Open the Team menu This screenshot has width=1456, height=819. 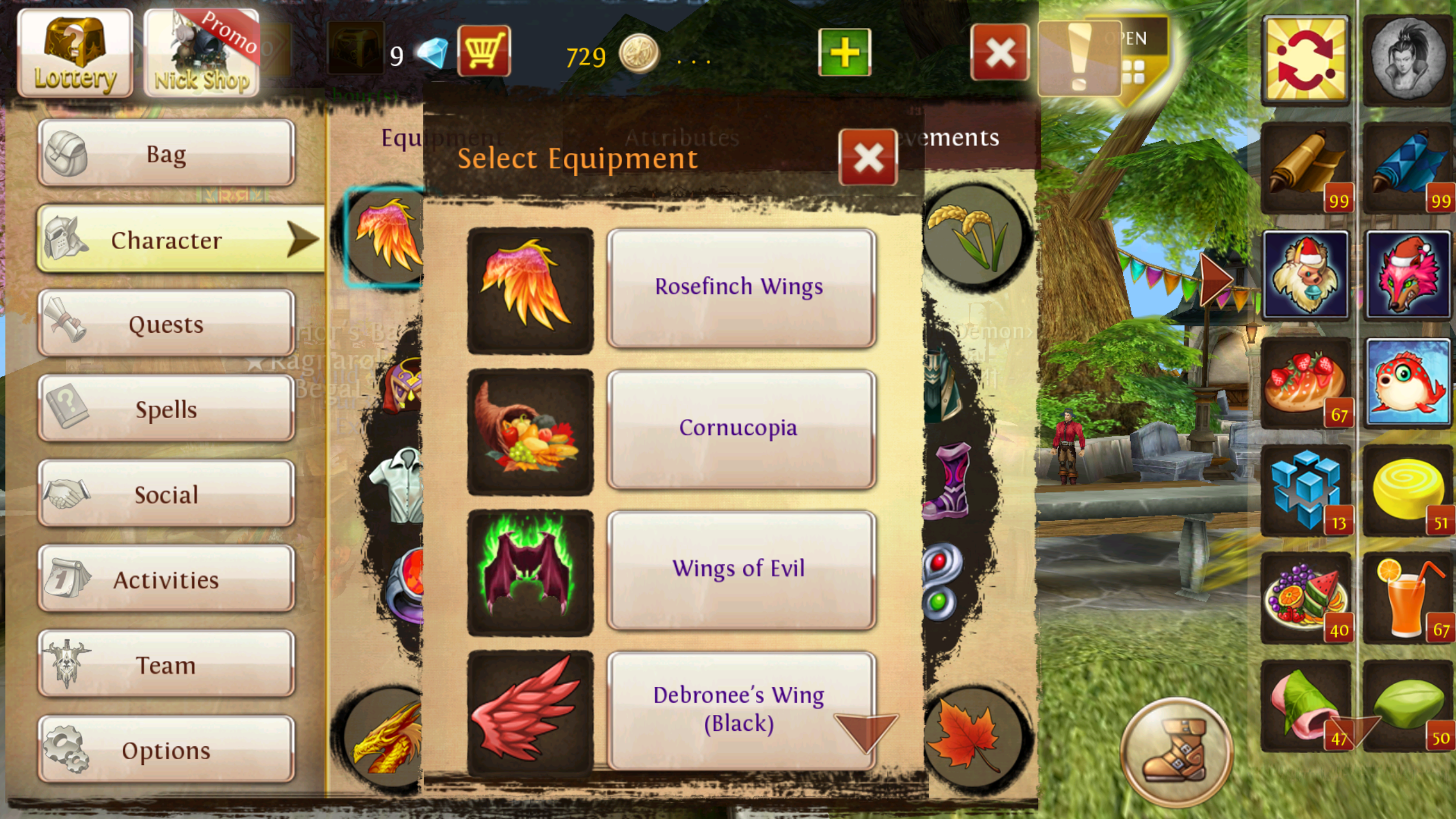point(166,664)
